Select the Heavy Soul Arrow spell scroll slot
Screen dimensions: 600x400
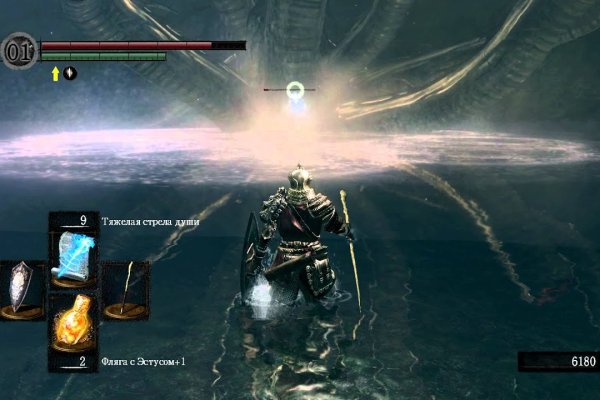click(x=73, y=255)
